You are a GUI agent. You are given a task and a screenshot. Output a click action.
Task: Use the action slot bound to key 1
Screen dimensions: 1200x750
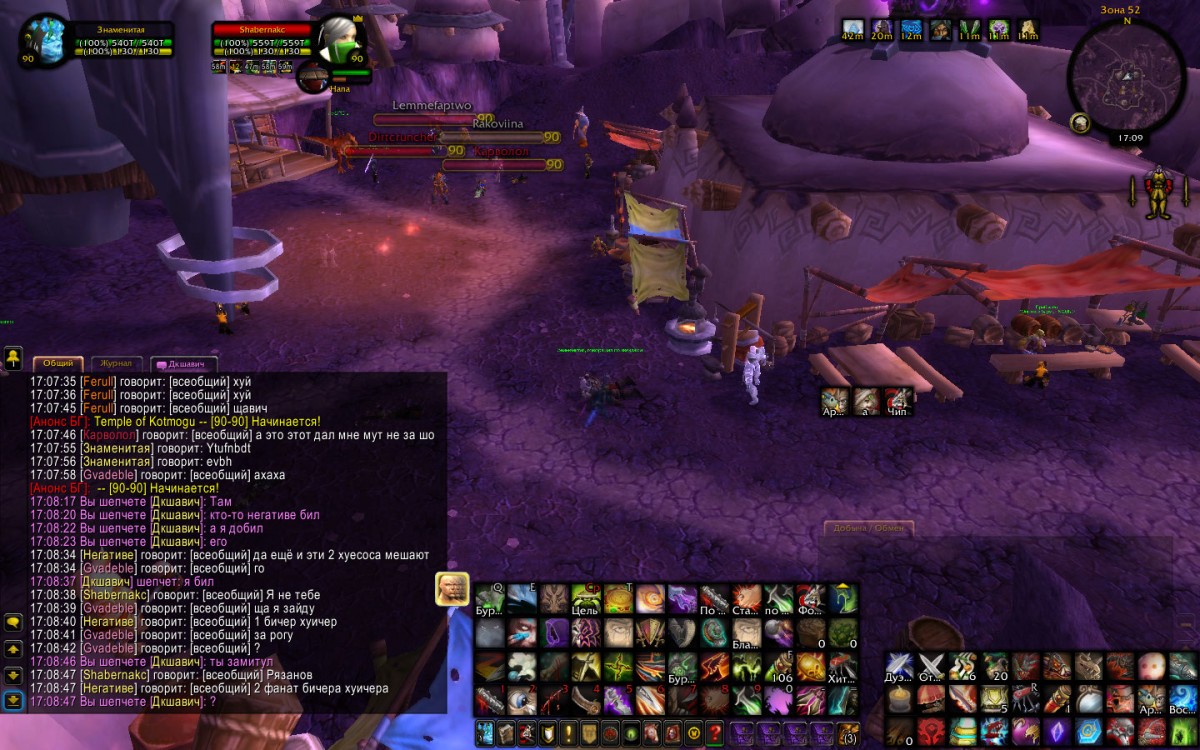490,699
